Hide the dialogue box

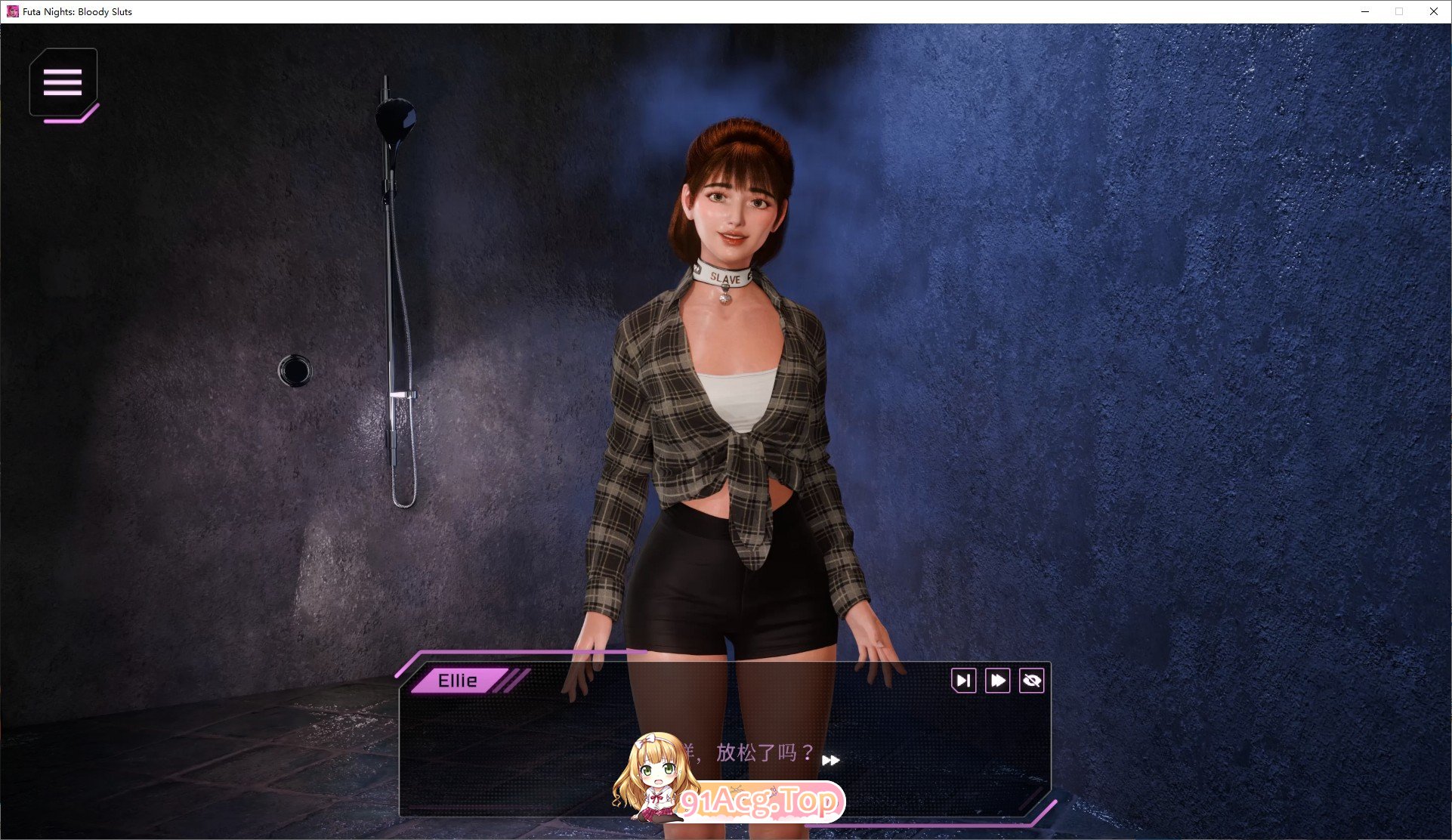pos(1031,681)
